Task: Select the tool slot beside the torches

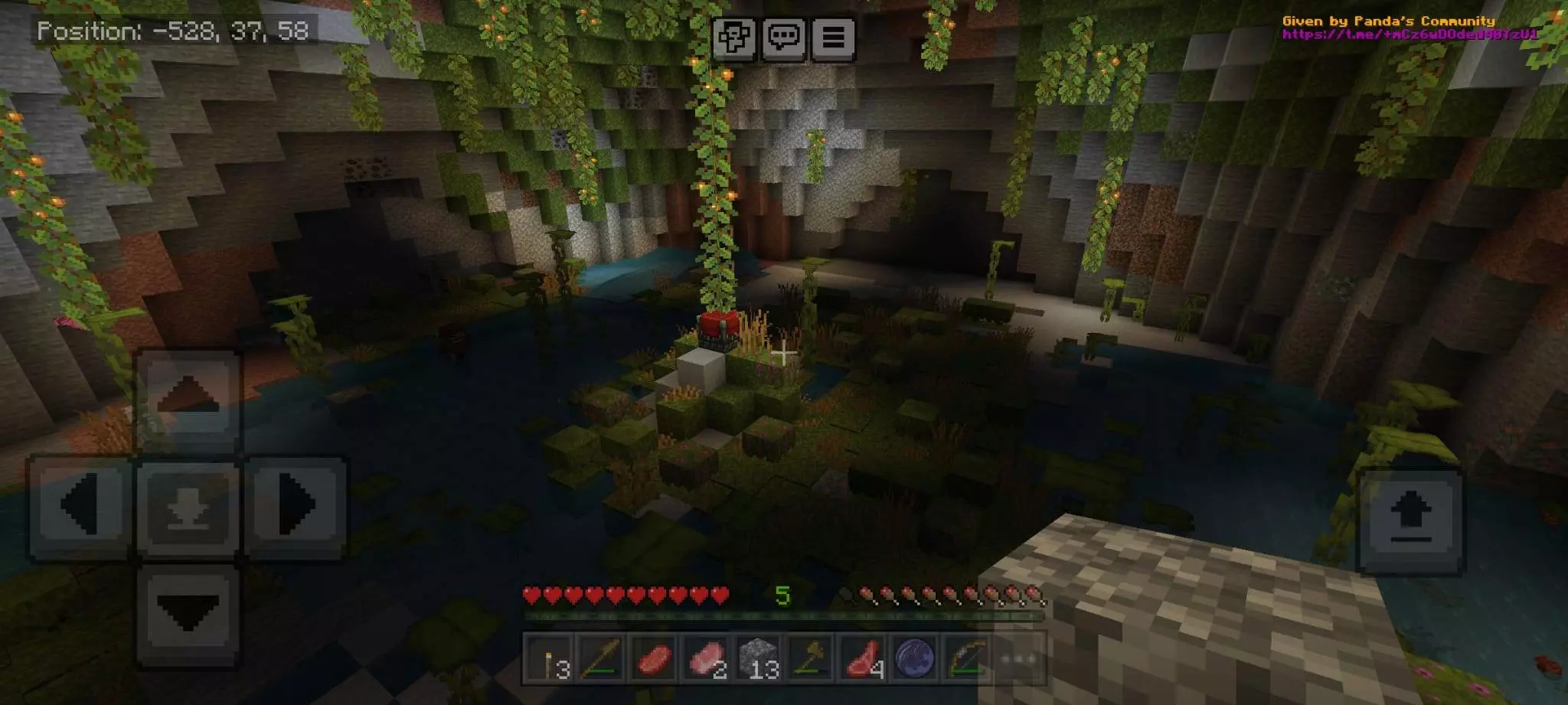Action: click(602, 658)
